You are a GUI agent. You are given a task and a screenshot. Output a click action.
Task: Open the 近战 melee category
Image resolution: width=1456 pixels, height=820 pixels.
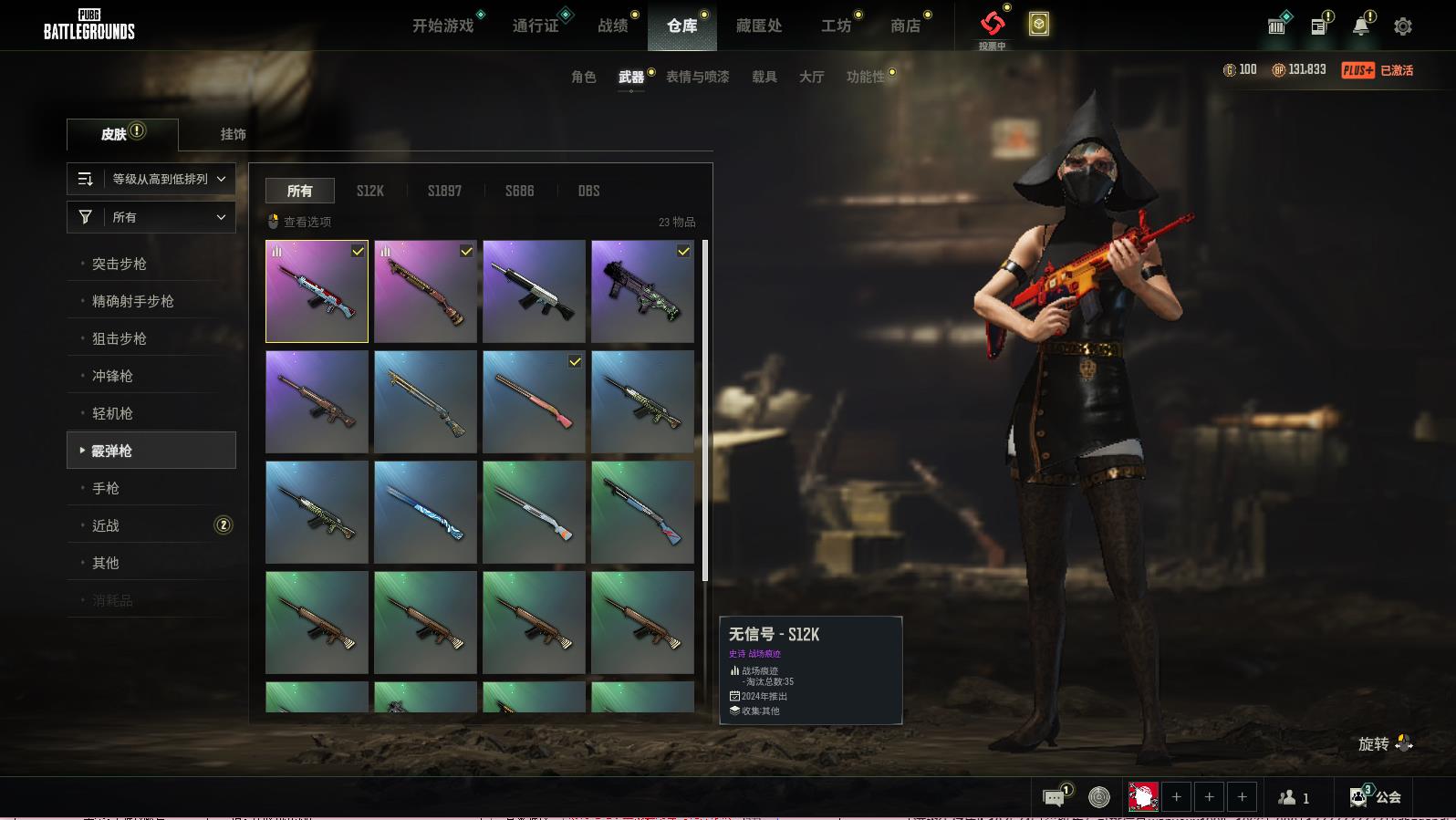[106, 525]
